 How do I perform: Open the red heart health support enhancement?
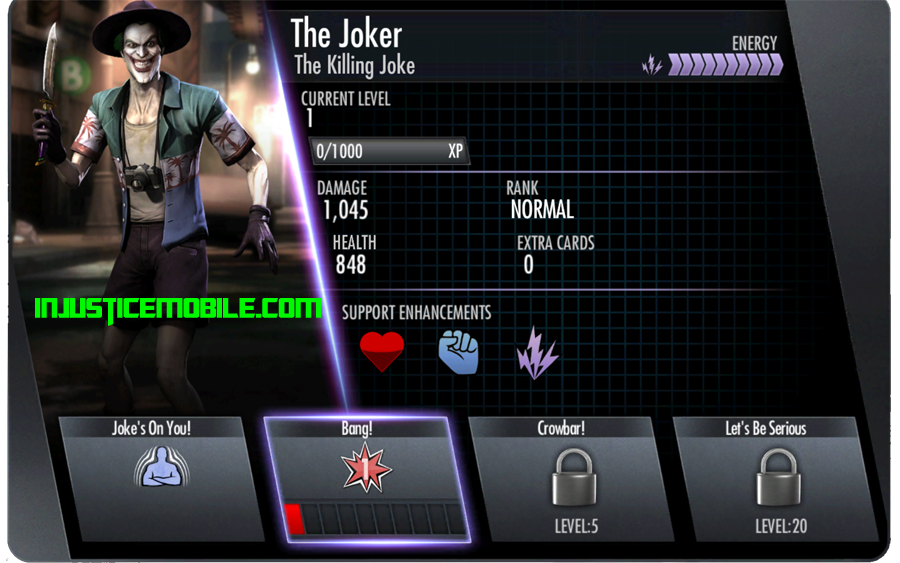click(x=382, y=352)
